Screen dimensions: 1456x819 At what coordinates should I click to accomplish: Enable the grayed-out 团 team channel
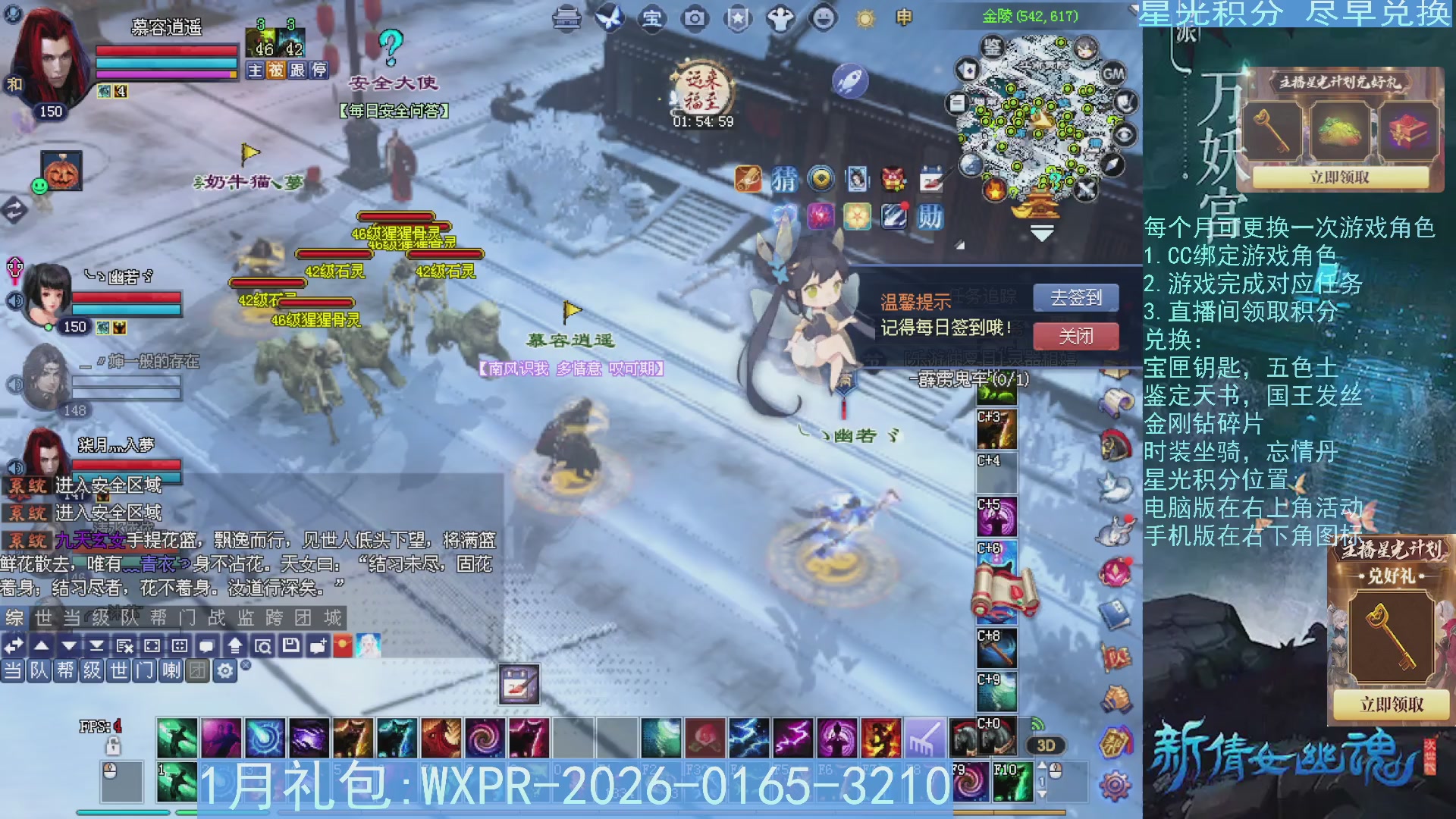coord(196,670)
